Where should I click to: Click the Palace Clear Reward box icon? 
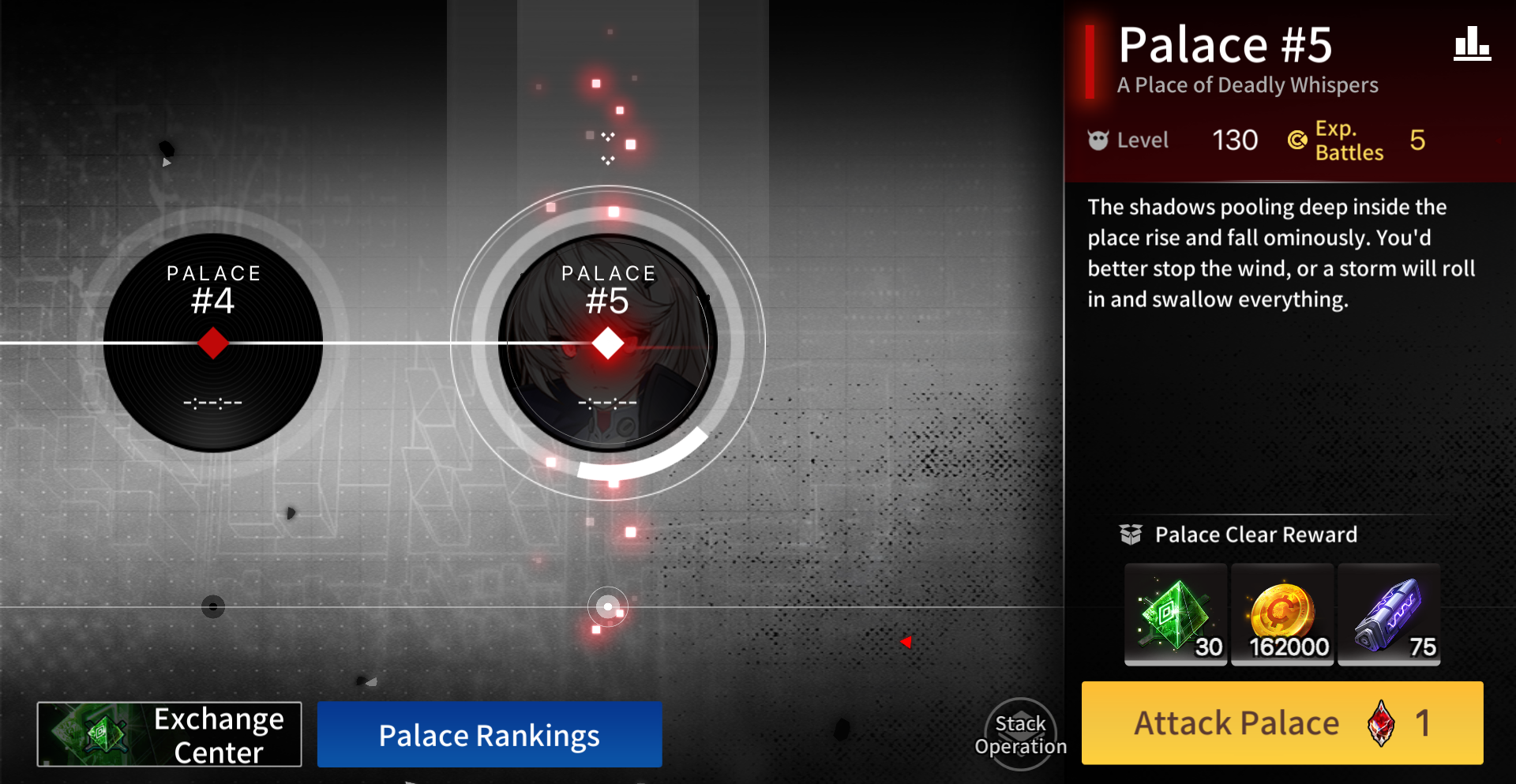(1132, 535)
